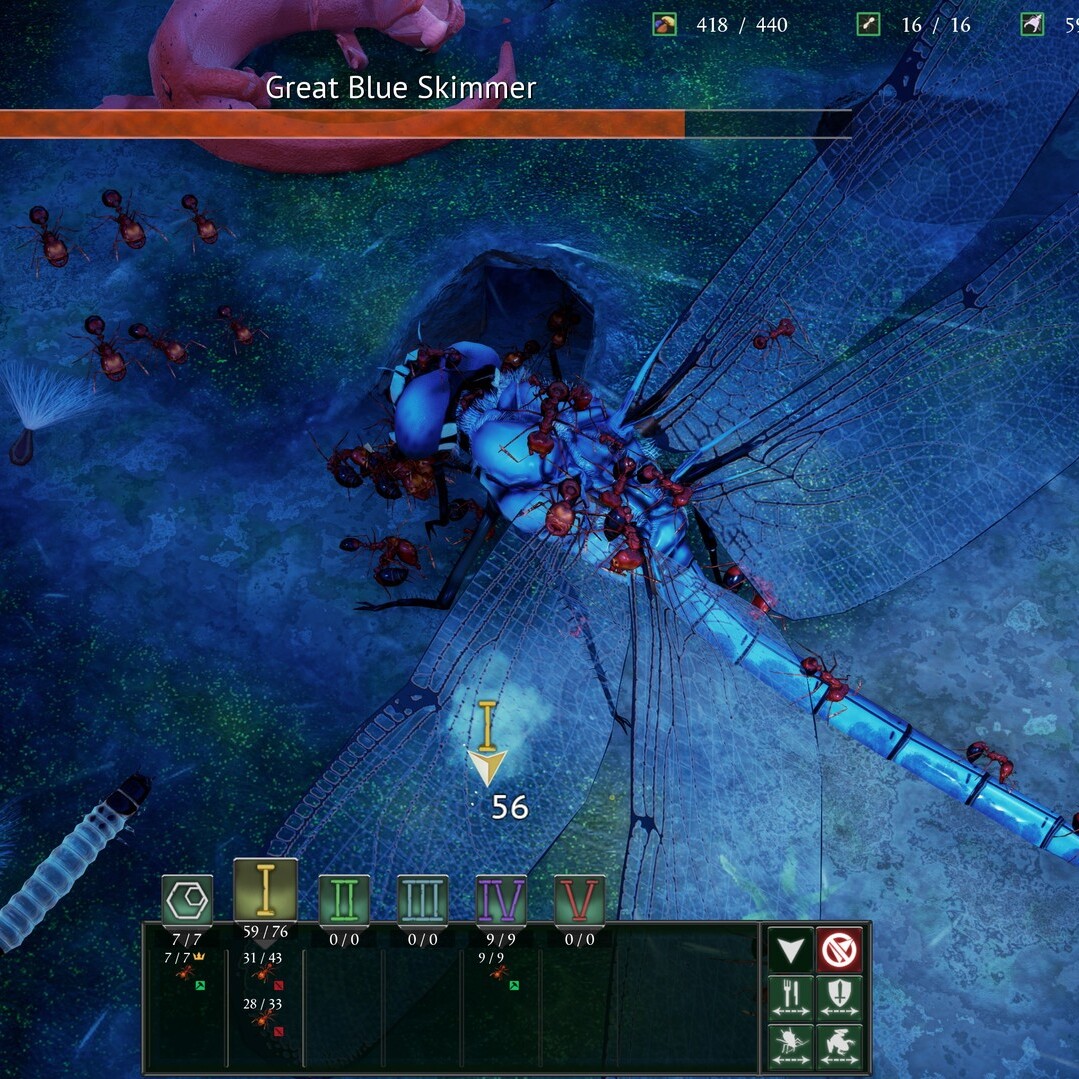This screenshot has height=1079, width=1079.
Task: Choose red pheromone group V
Action: tap(580, 900)
